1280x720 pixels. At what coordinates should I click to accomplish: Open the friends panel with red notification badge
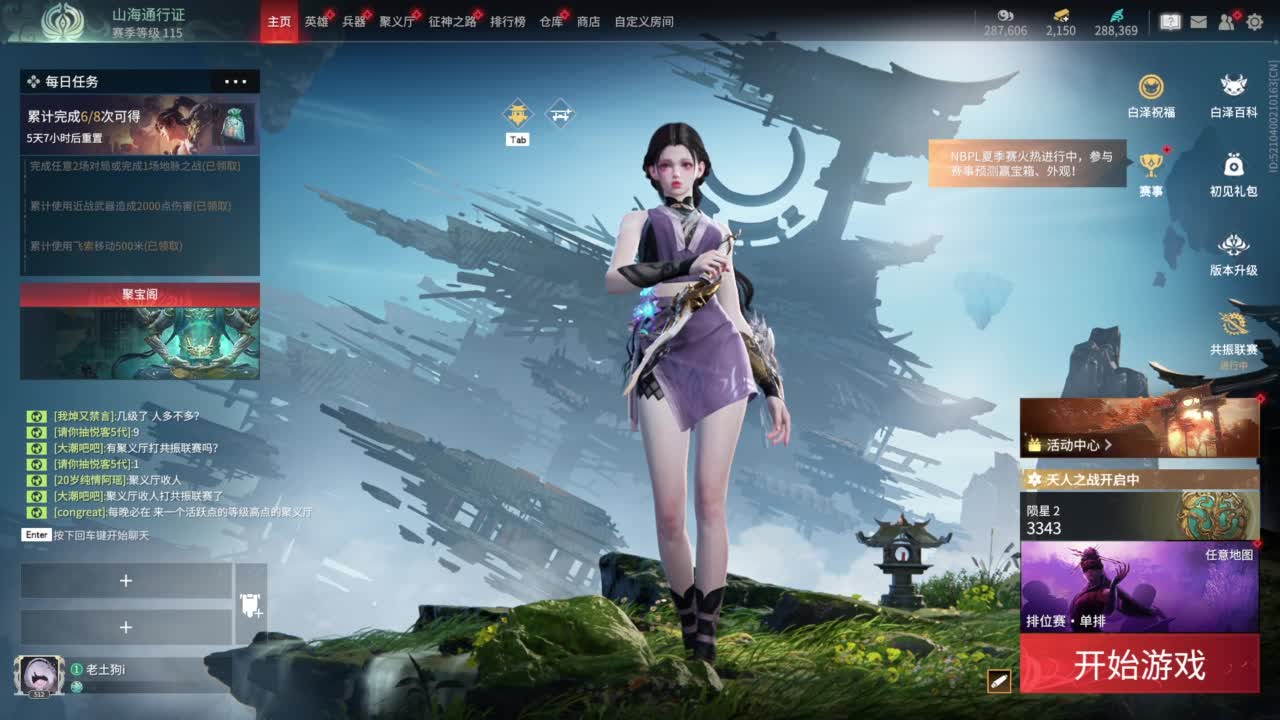click(1224, 21)
